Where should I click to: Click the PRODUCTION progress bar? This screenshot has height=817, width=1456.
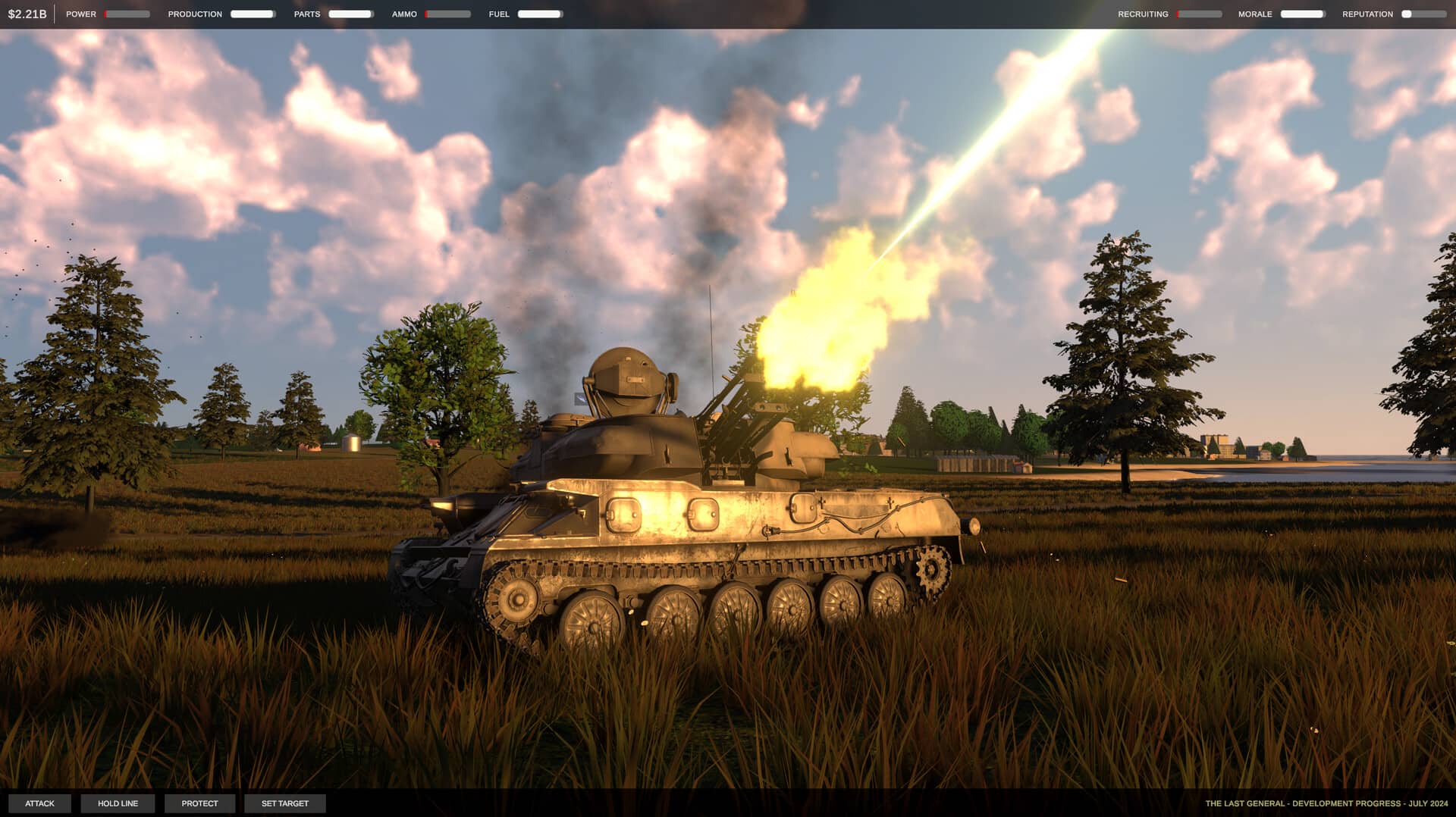coord(253,14)
